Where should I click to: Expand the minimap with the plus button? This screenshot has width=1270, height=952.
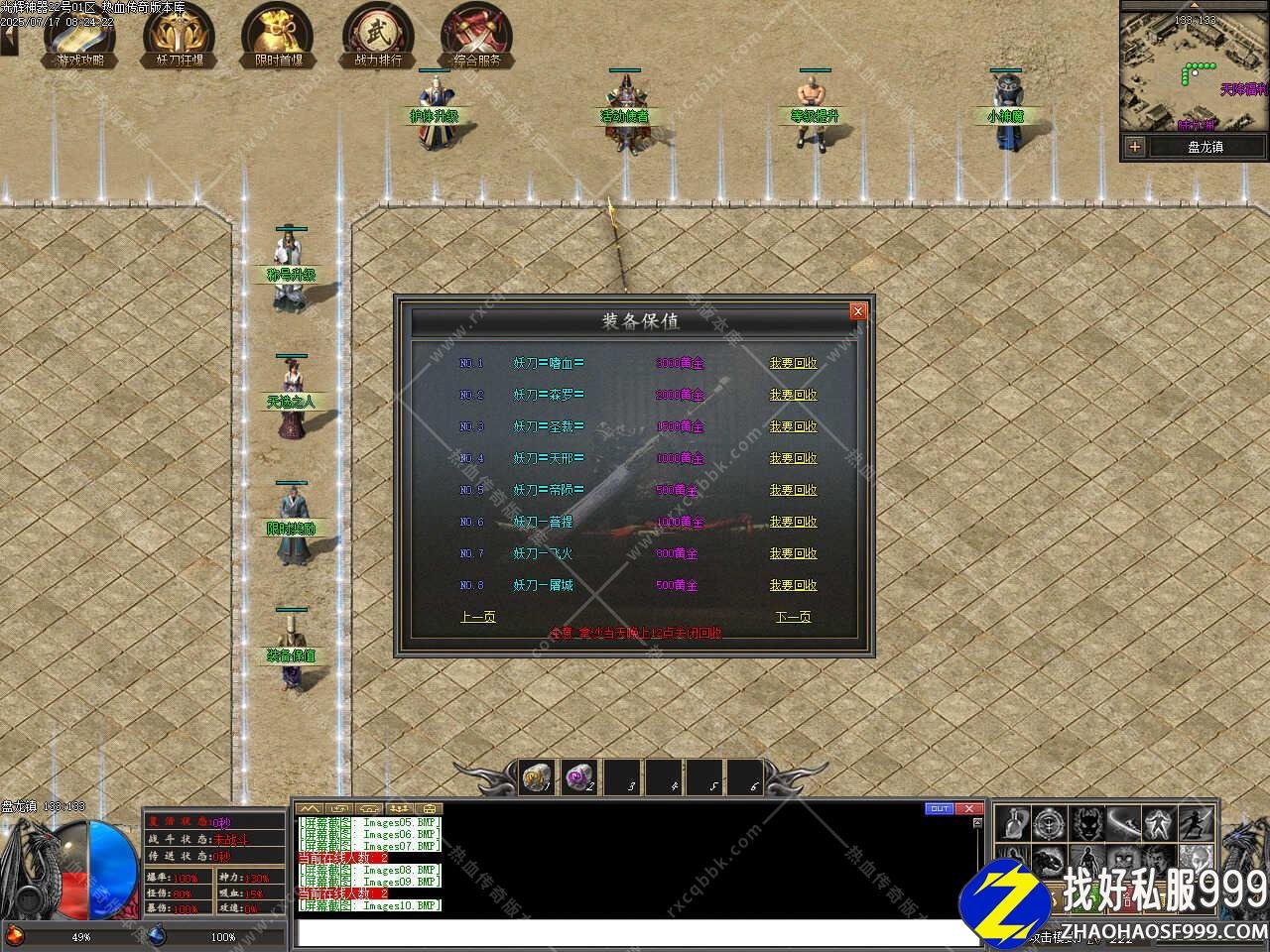coord(1135,147)
